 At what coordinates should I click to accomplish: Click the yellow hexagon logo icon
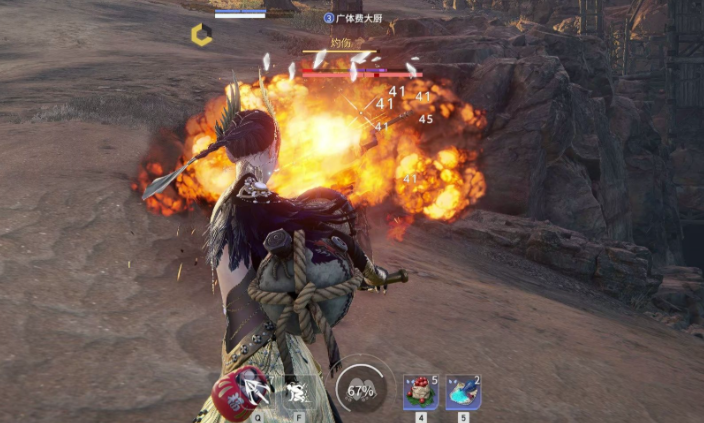[201, 35]
